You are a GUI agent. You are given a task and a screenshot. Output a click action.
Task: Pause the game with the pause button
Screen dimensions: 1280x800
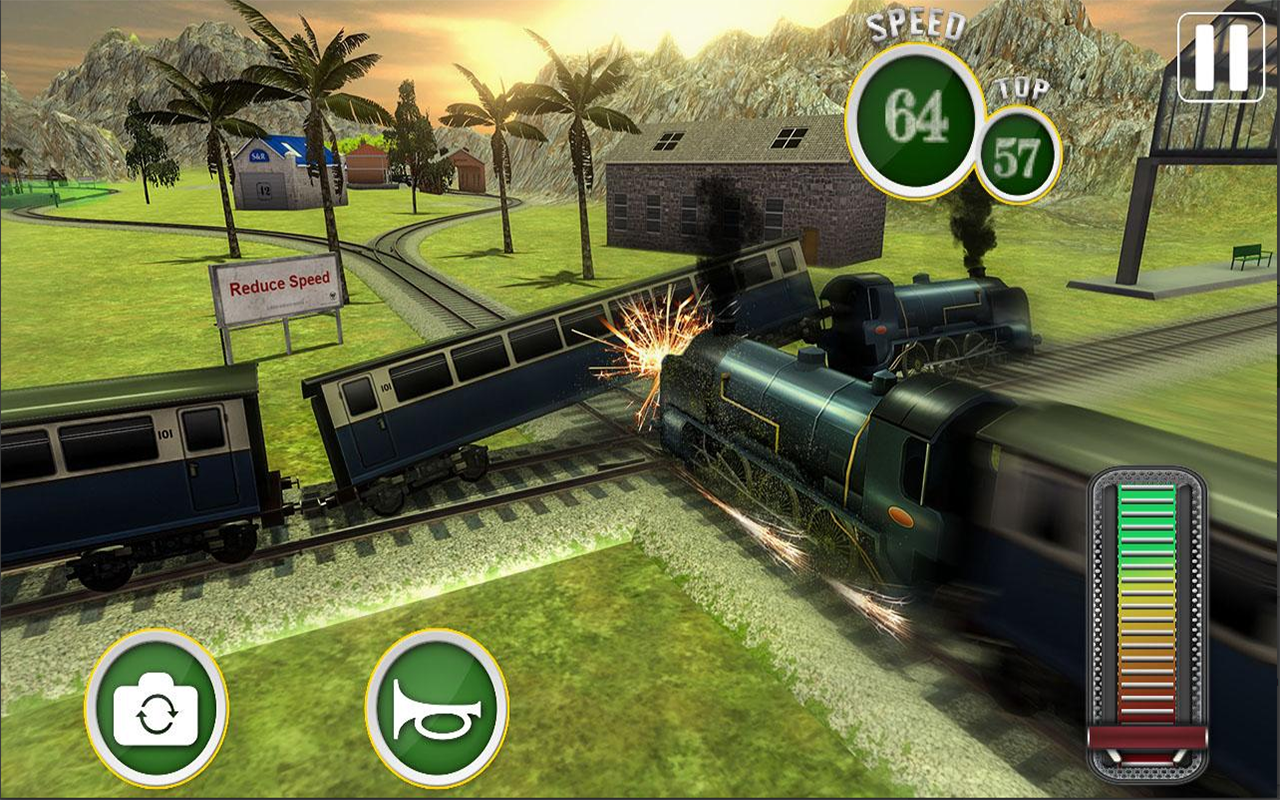tap(1221, 56)
